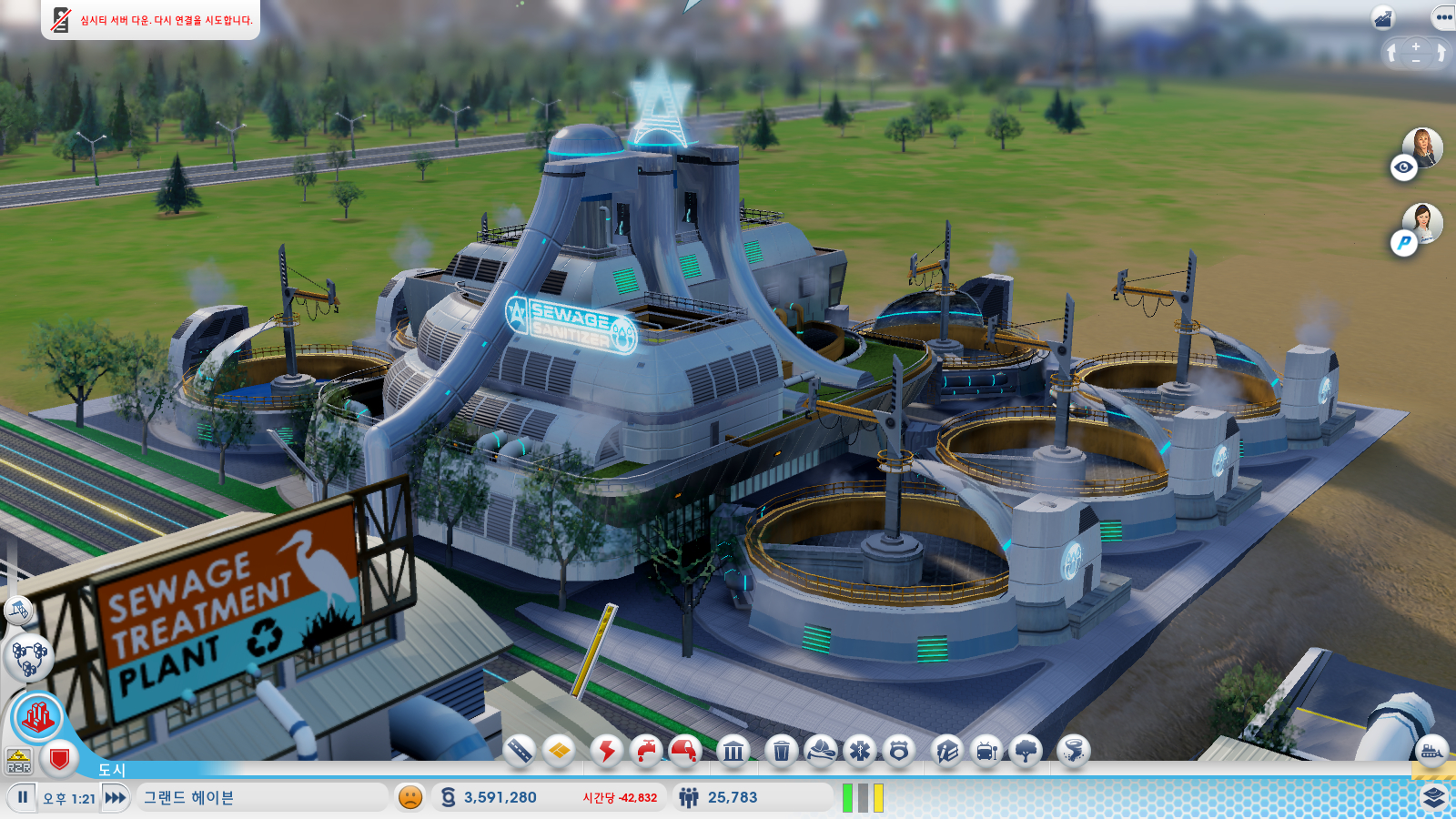
Task: Open the Power lightning bolt menu
Action: coord(606,751)
